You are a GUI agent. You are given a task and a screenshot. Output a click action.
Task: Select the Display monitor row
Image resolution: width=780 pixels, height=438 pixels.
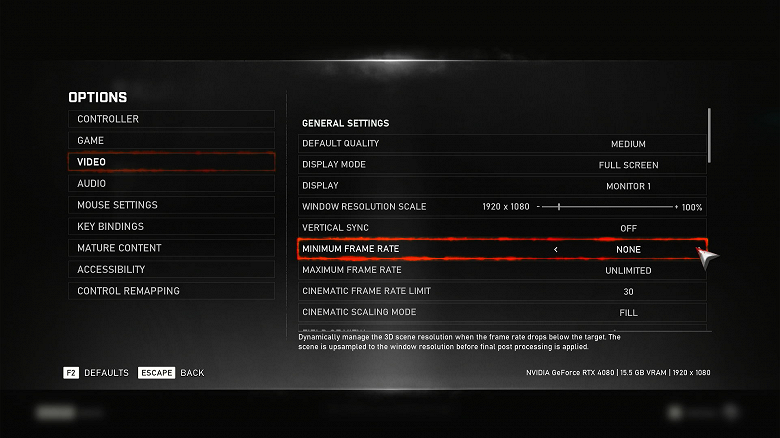[x=627, y=186]
